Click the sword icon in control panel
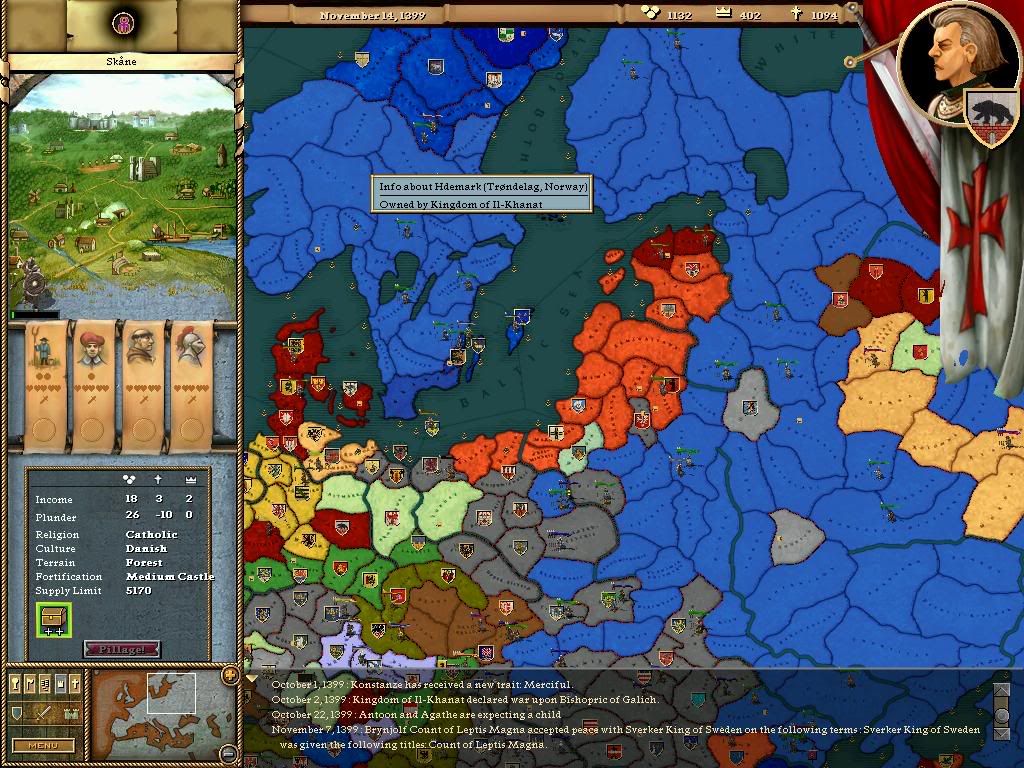Image resolution: width=1024 pixels, height=768 pixels. tap(44, 713)
